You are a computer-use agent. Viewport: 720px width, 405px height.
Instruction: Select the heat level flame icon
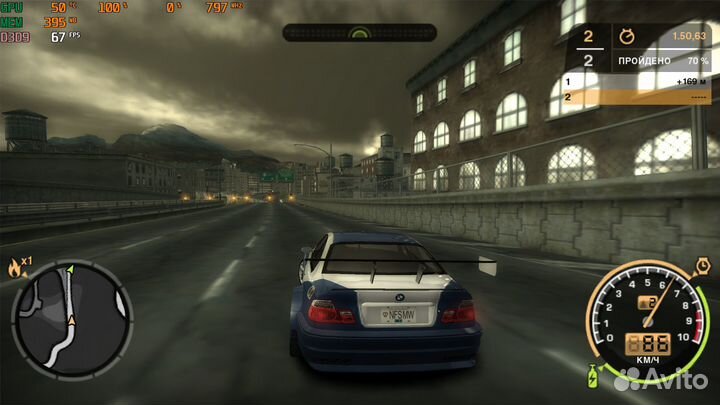click(x=14, y=267)
